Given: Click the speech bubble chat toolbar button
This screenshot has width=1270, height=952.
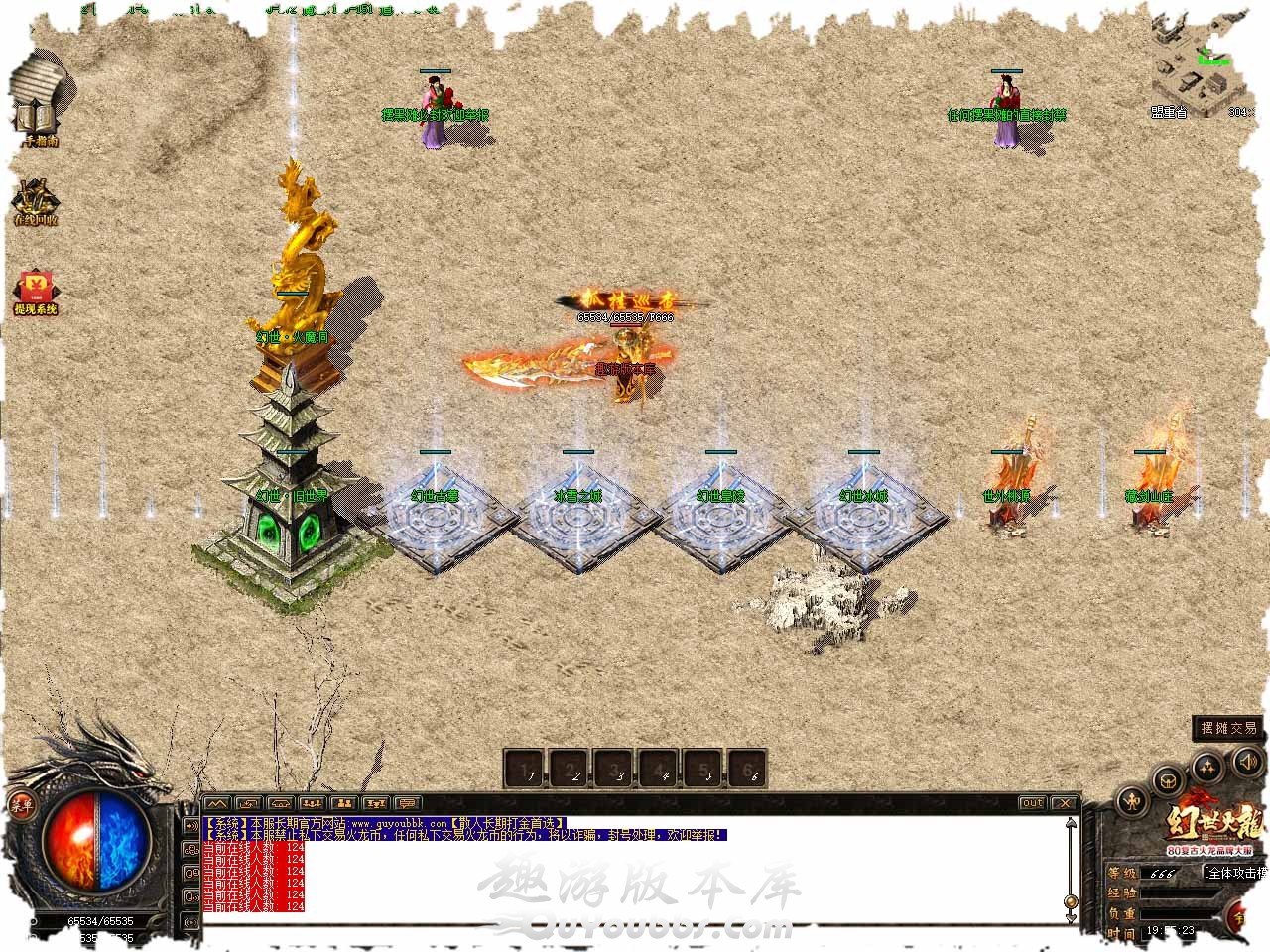Looking at the screenshot, I should coord(407,803).
